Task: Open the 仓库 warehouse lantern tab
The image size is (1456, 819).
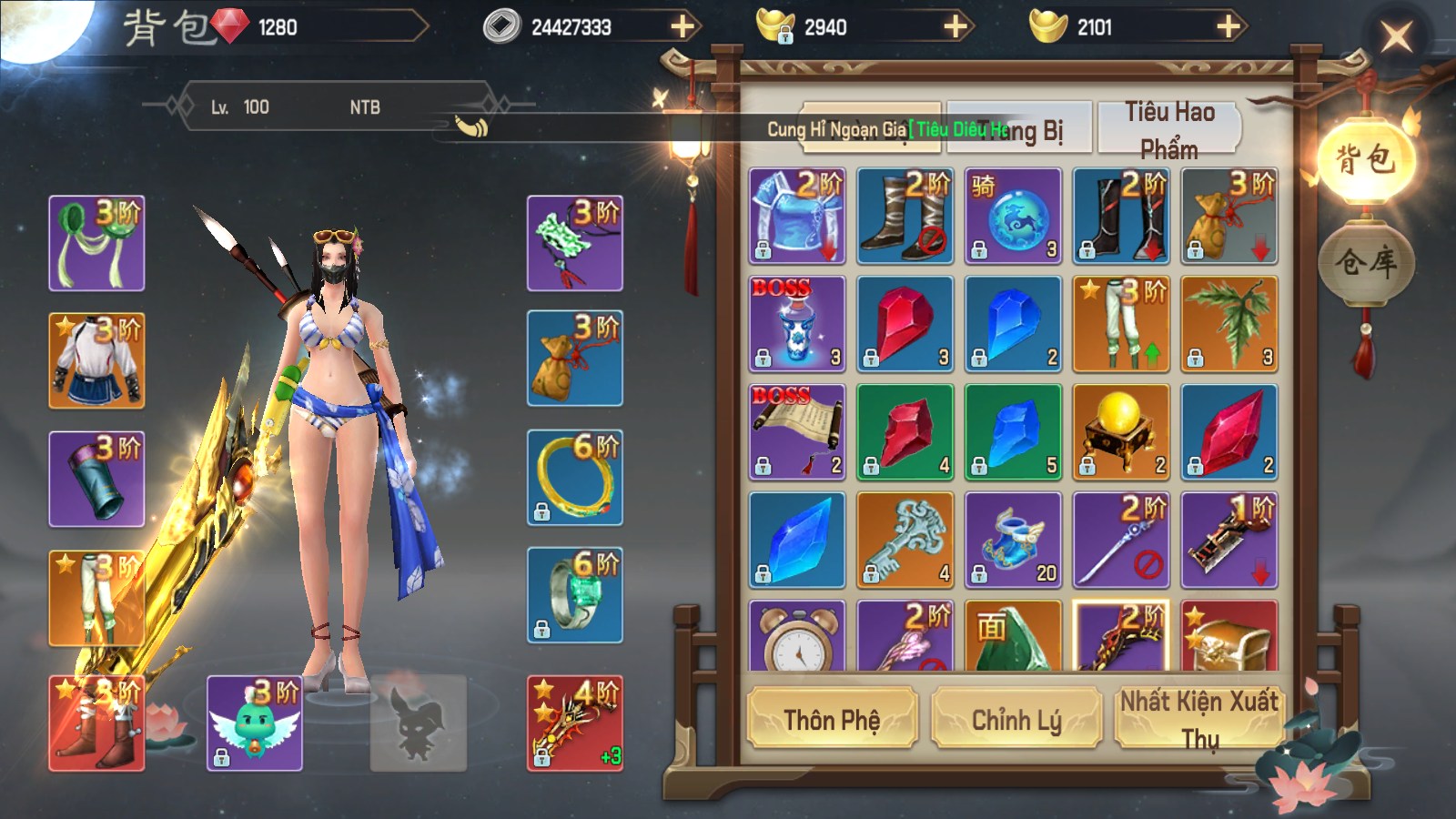Action: [x=1365, y=264]
